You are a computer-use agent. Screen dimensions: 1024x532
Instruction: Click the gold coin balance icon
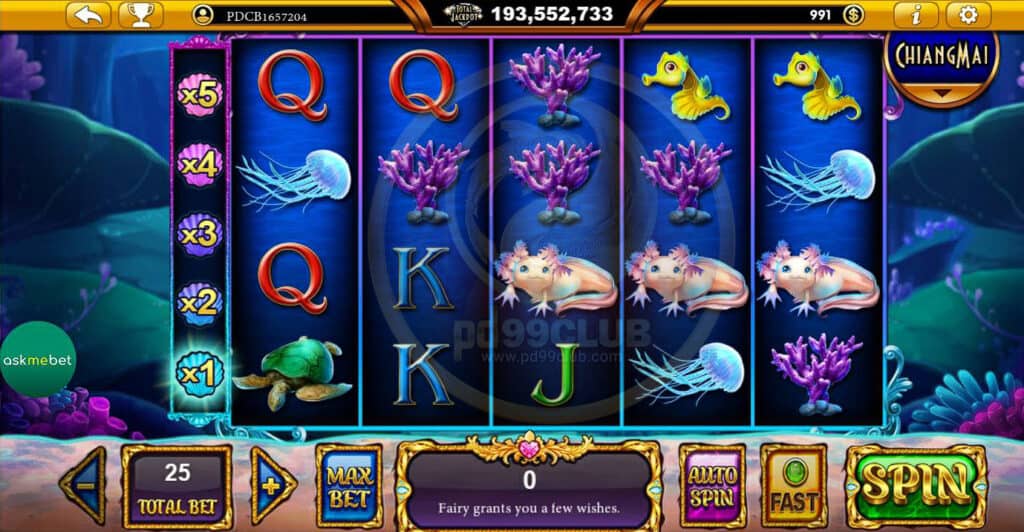tap(853, 15)
